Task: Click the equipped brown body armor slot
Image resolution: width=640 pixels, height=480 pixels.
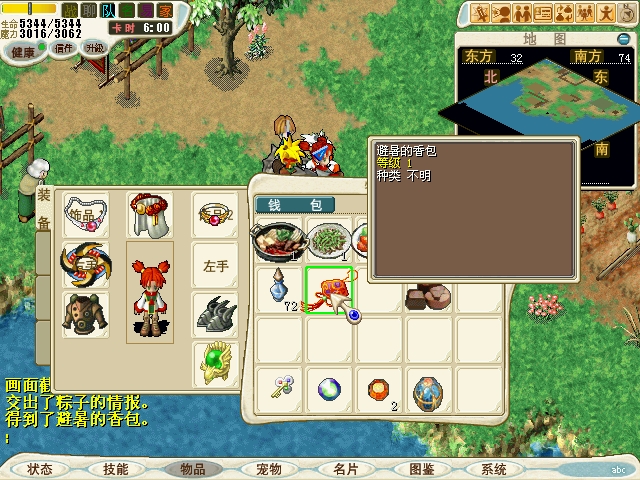Action: tap(84, 313)
